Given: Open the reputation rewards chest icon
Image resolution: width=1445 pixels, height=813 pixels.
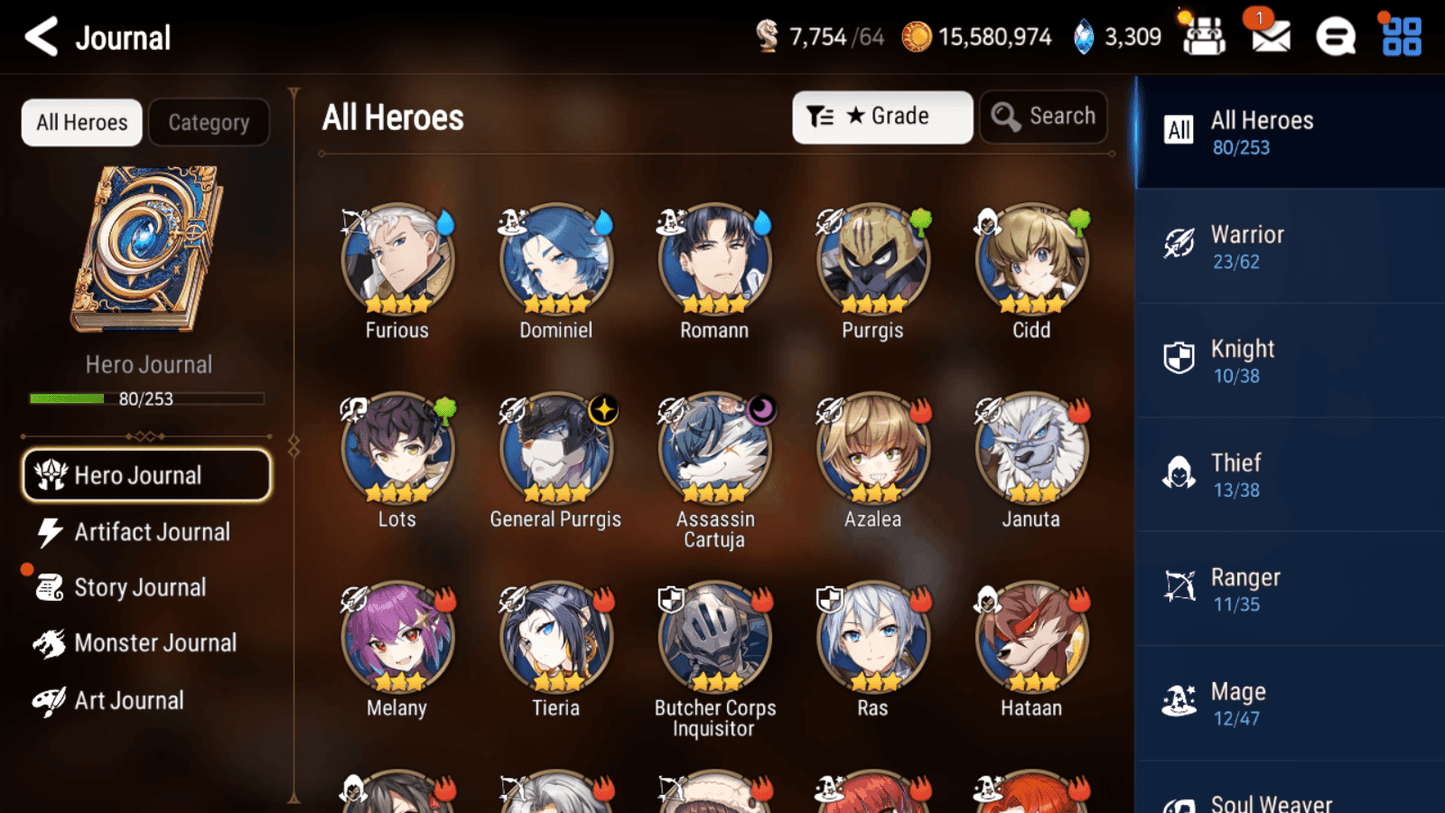Looking at the screenshot, I should 1202,35.
